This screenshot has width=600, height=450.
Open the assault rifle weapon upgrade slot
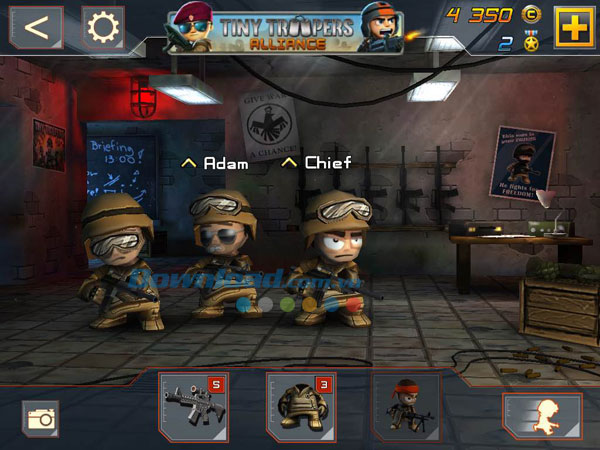pyautogui.click(x=194, y=407)
